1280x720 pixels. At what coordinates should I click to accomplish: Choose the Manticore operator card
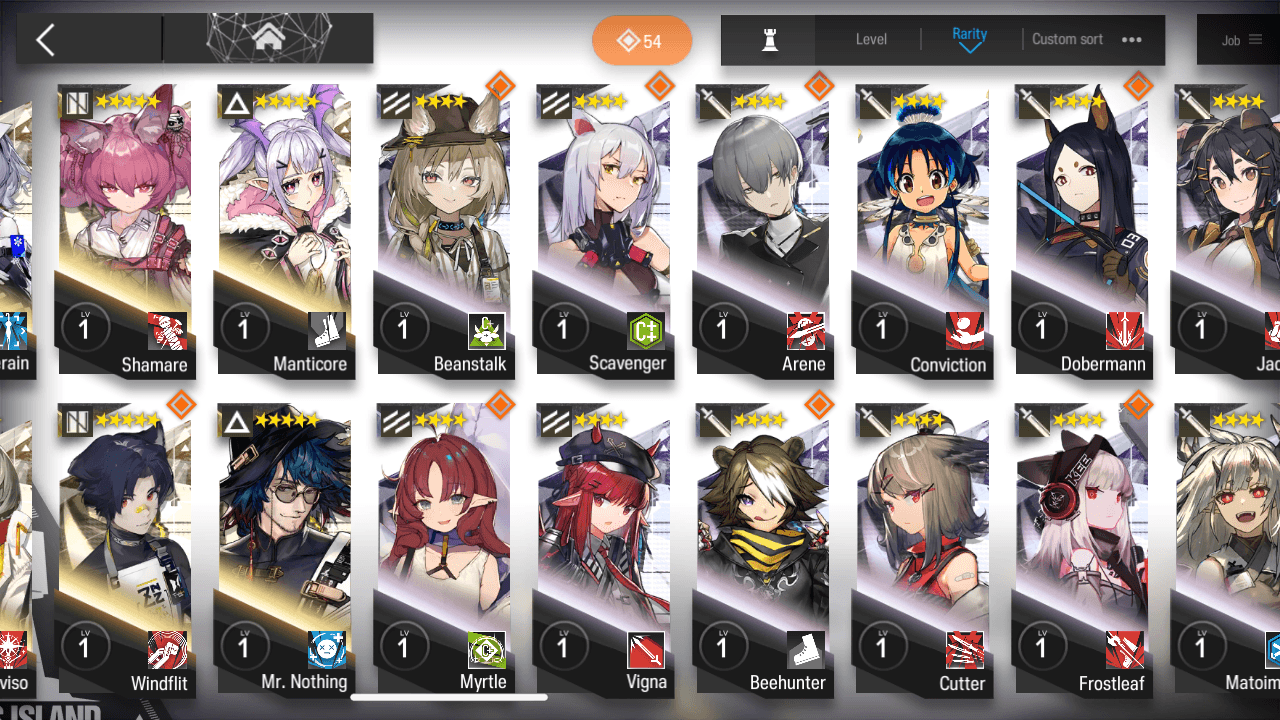[x=284, y=230]
